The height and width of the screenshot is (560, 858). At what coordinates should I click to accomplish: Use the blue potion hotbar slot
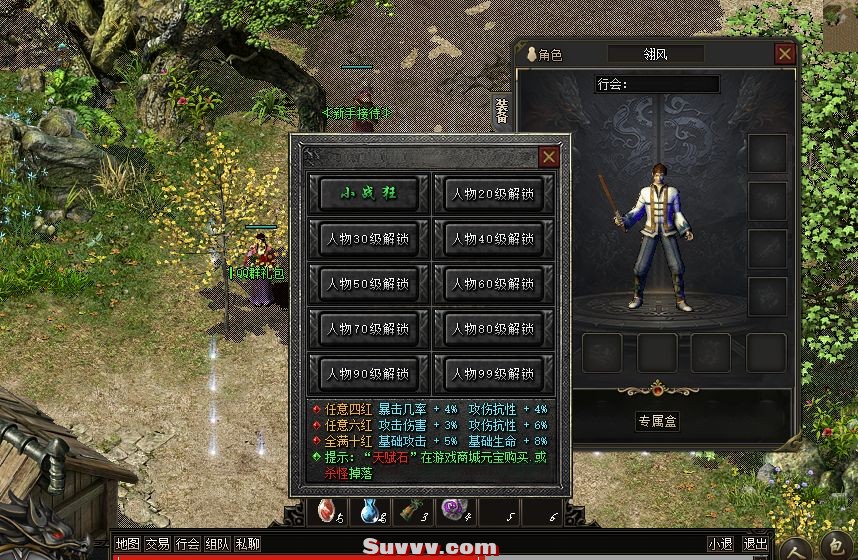point(370,511)
